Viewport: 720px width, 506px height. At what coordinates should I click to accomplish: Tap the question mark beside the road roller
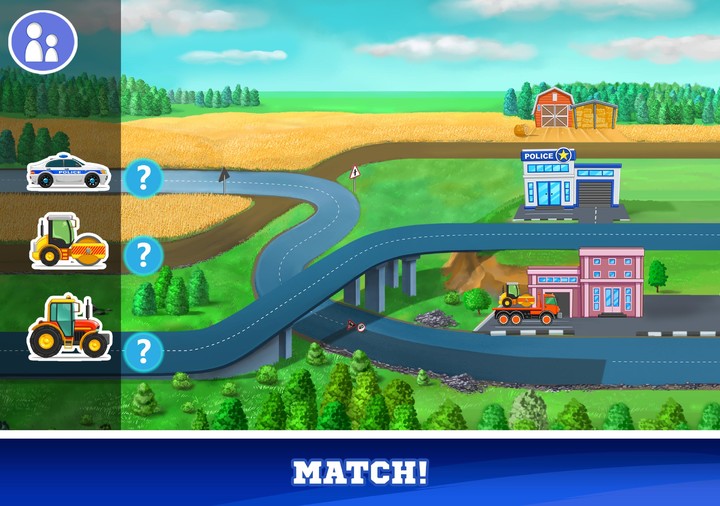pos(144,254)
